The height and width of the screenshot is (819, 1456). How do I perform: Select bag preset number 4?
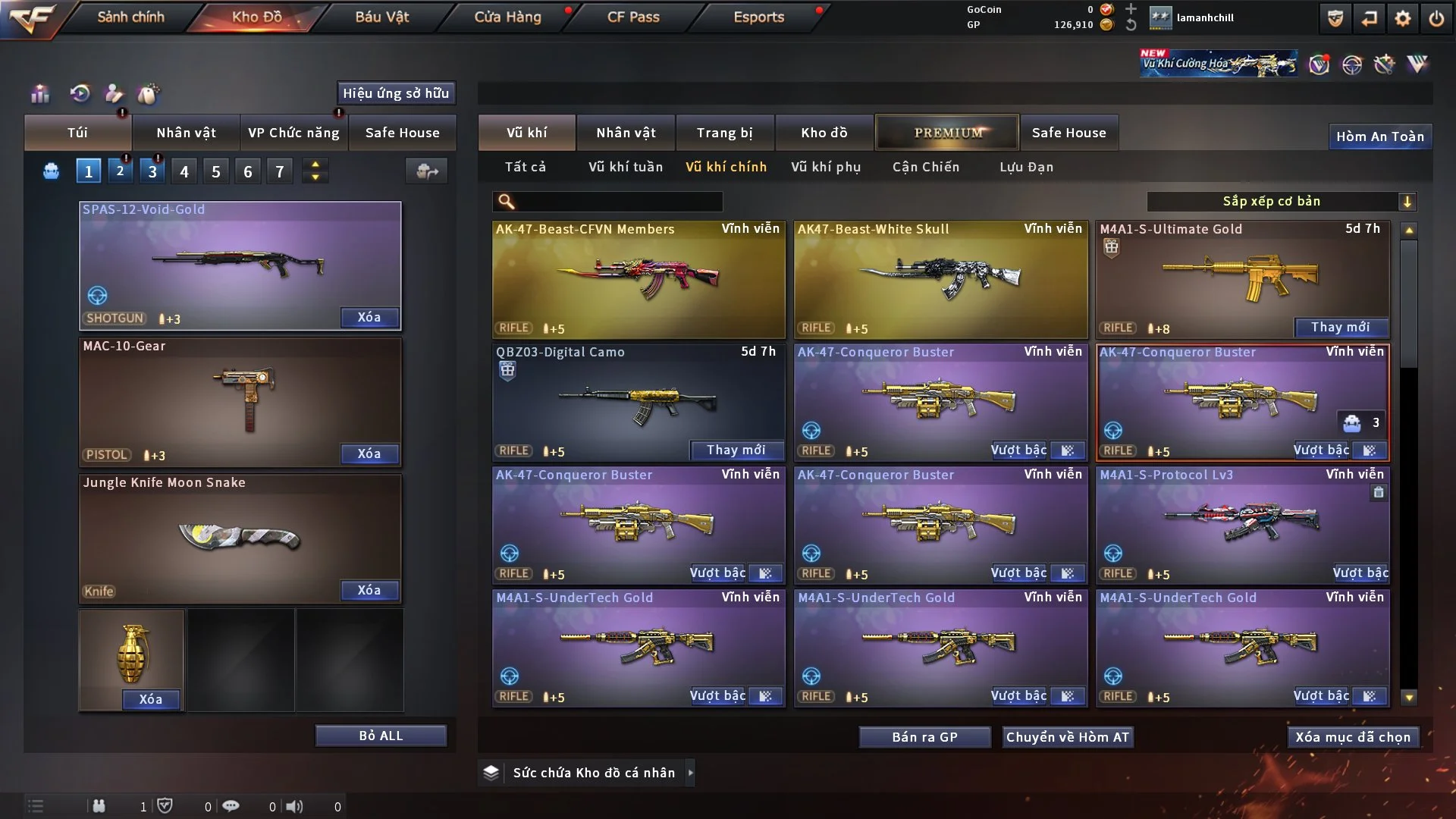pos(184,171)
